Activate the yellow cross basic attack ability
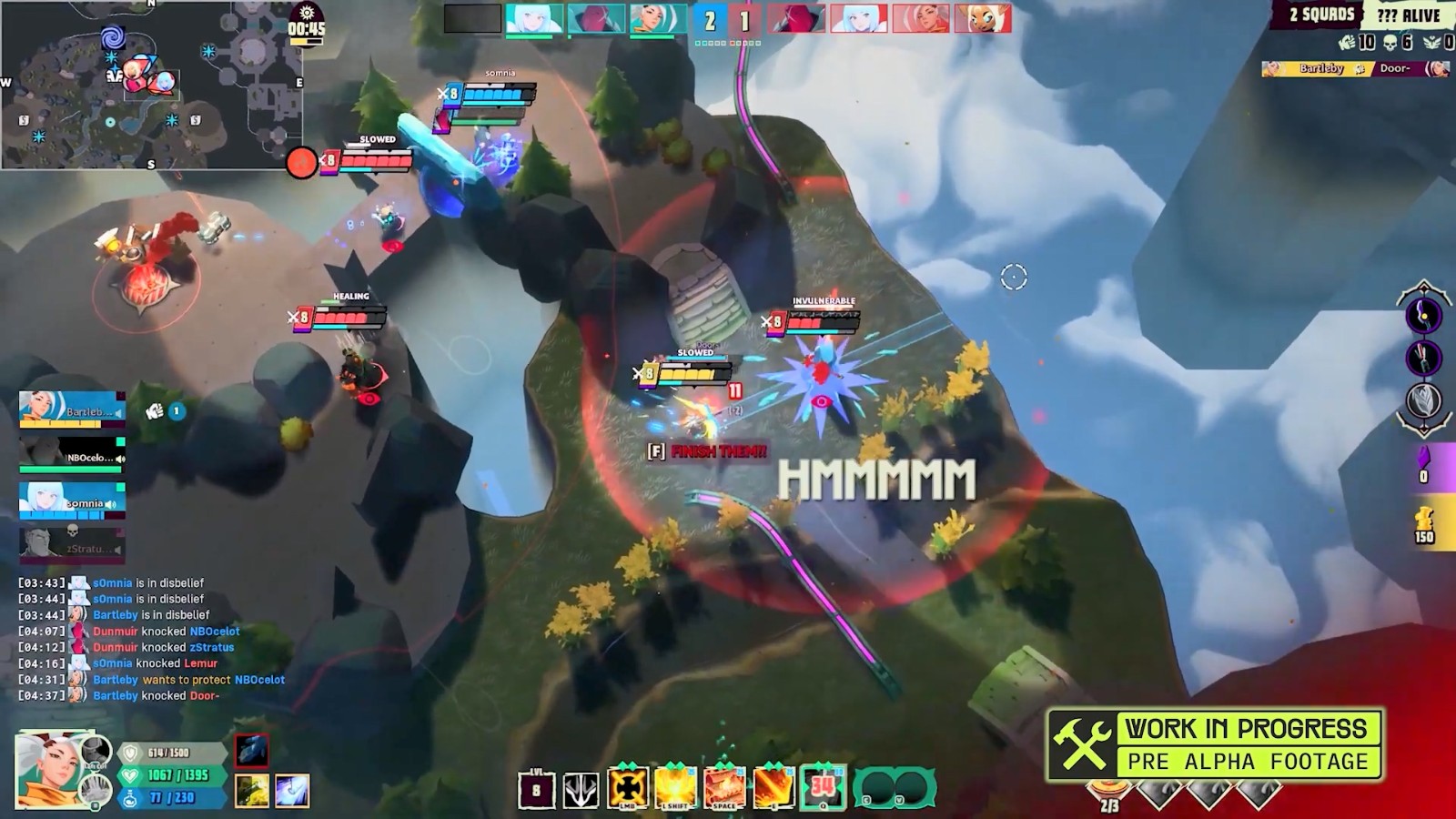This screenshot has height=819, width=1456. coord(628,787)
